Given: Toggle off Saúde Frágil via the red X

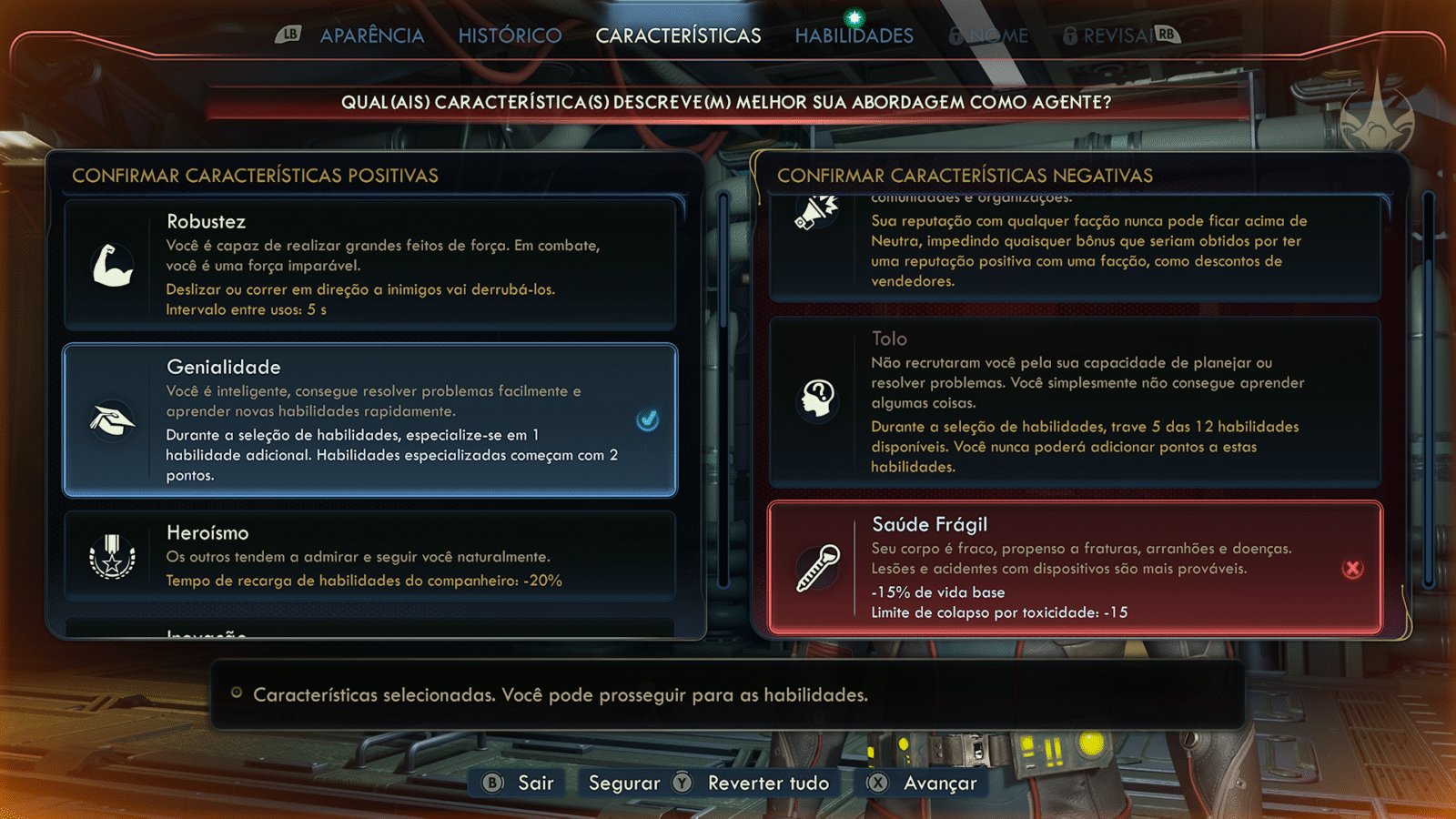Looking at the screenshot, I should pyautogui.click(x=1353, y=568).
